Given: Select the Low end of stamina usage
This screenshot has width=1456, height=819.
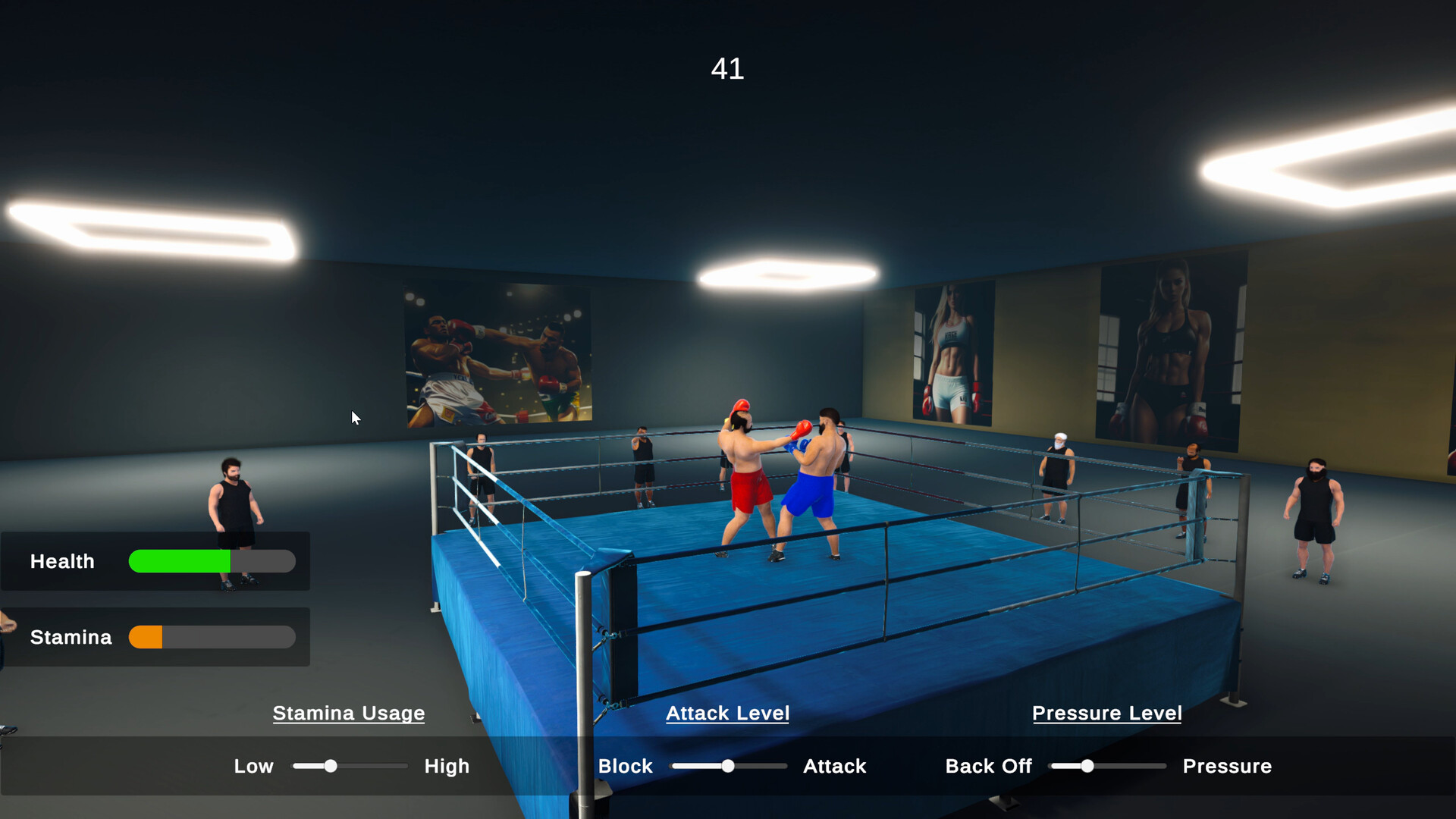Looking at the screenshot, I should coord(253,766).
